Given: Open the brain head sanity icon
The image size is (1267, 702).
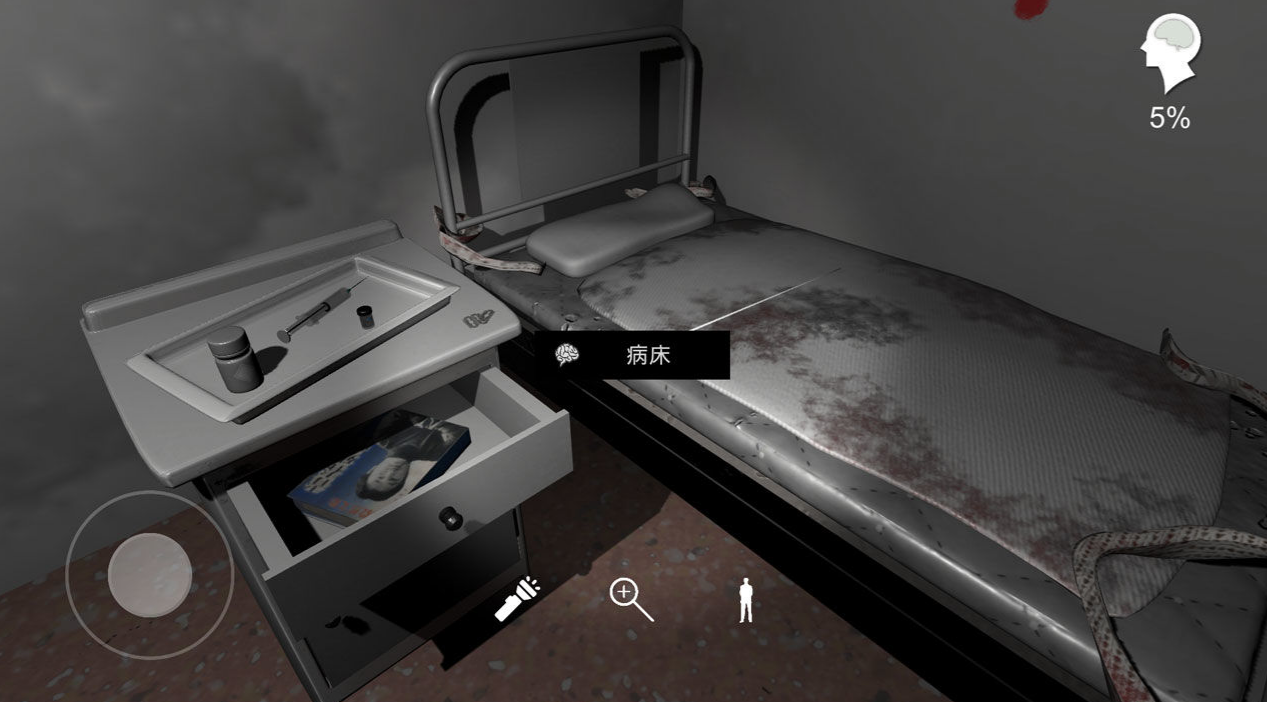Looking at the screenshot, I should pos(1171,54).
